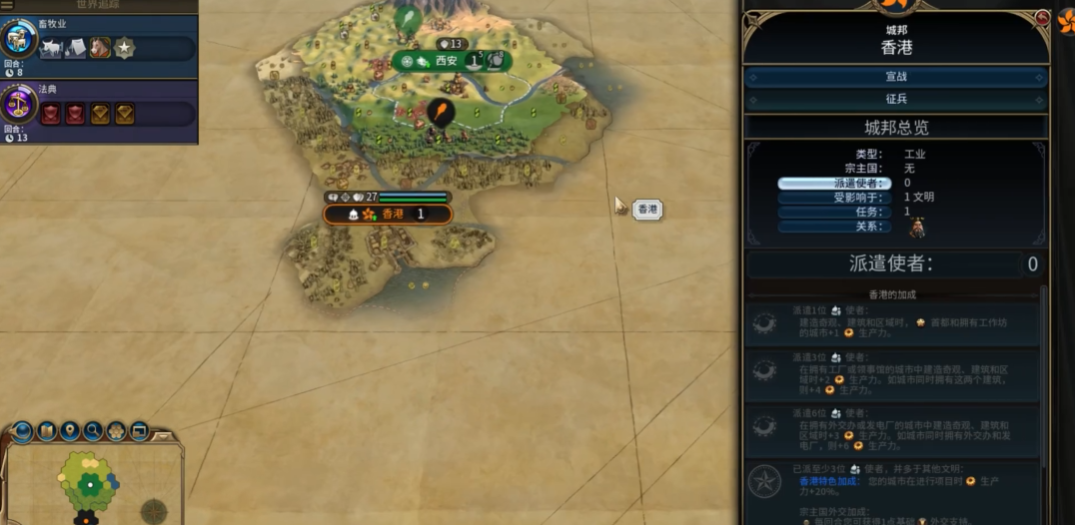This screenshot has width=1075, height=525.
Task: Open the 法典 civic scales icon
Action: 19,106
